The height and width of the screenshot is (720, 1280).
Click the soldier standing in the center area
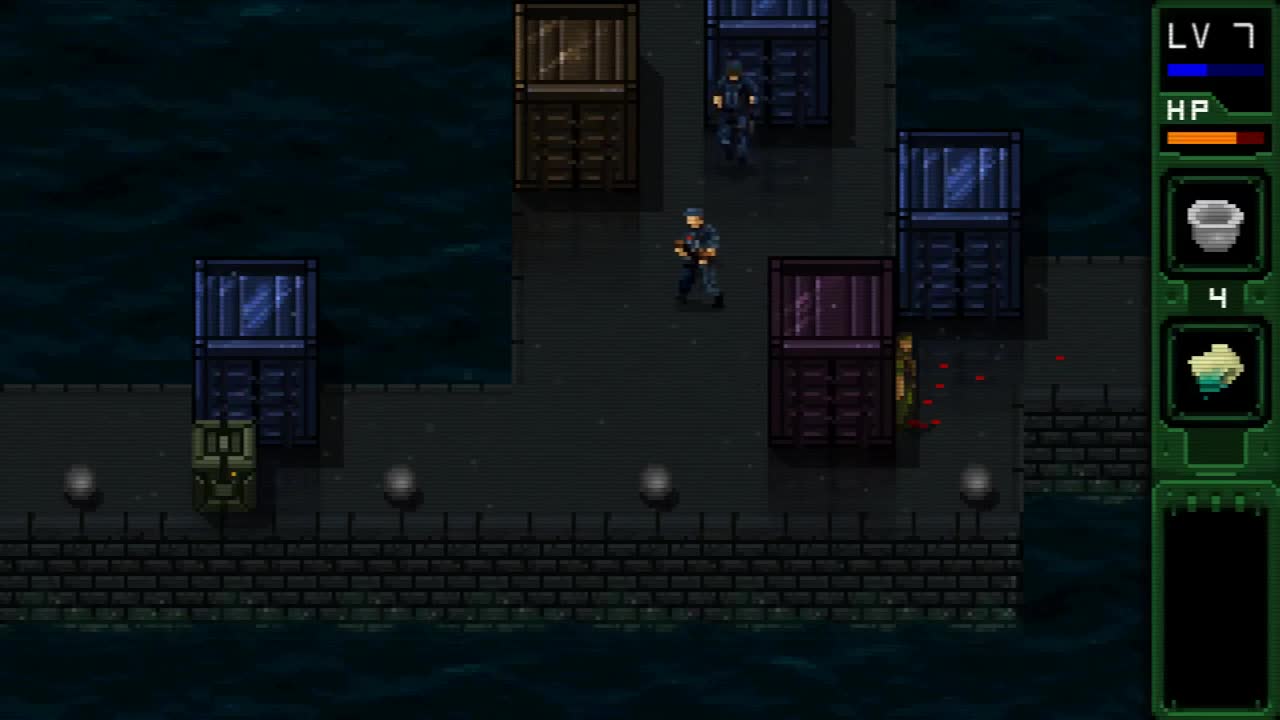[697, 255]
